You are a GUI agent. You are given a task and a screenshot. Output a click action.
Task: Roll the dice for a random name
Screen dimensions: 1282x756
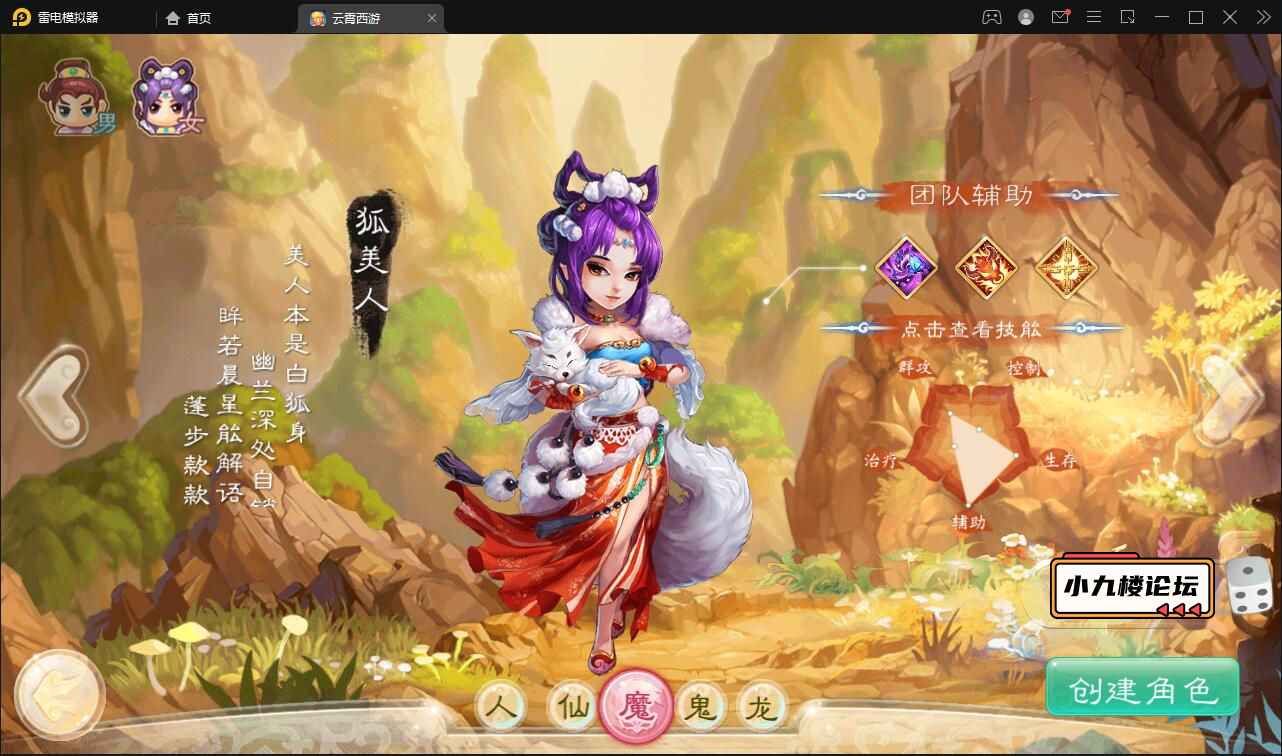(1248, 586)
